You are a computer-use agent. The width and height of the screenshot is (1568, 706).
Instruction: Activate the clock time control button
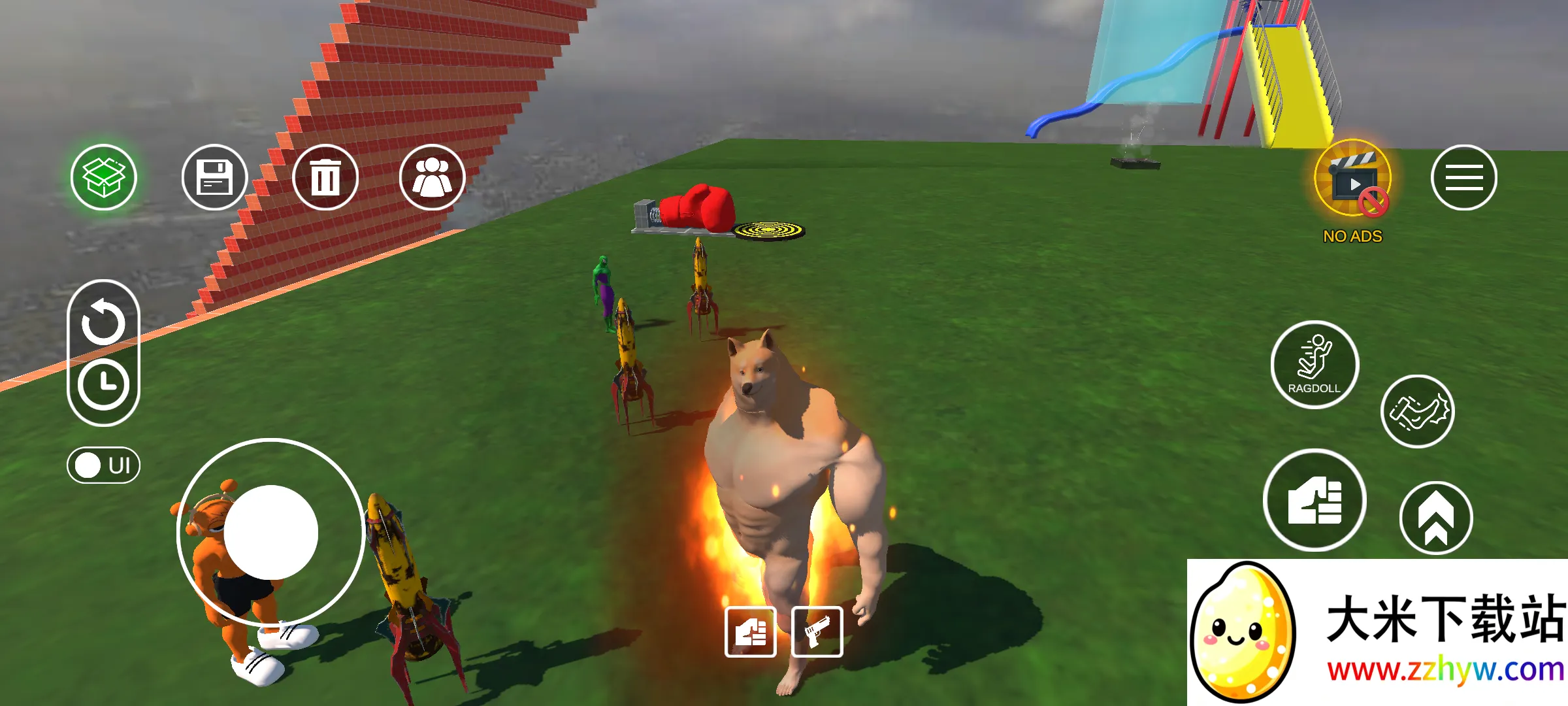click(x=103, y=384)
